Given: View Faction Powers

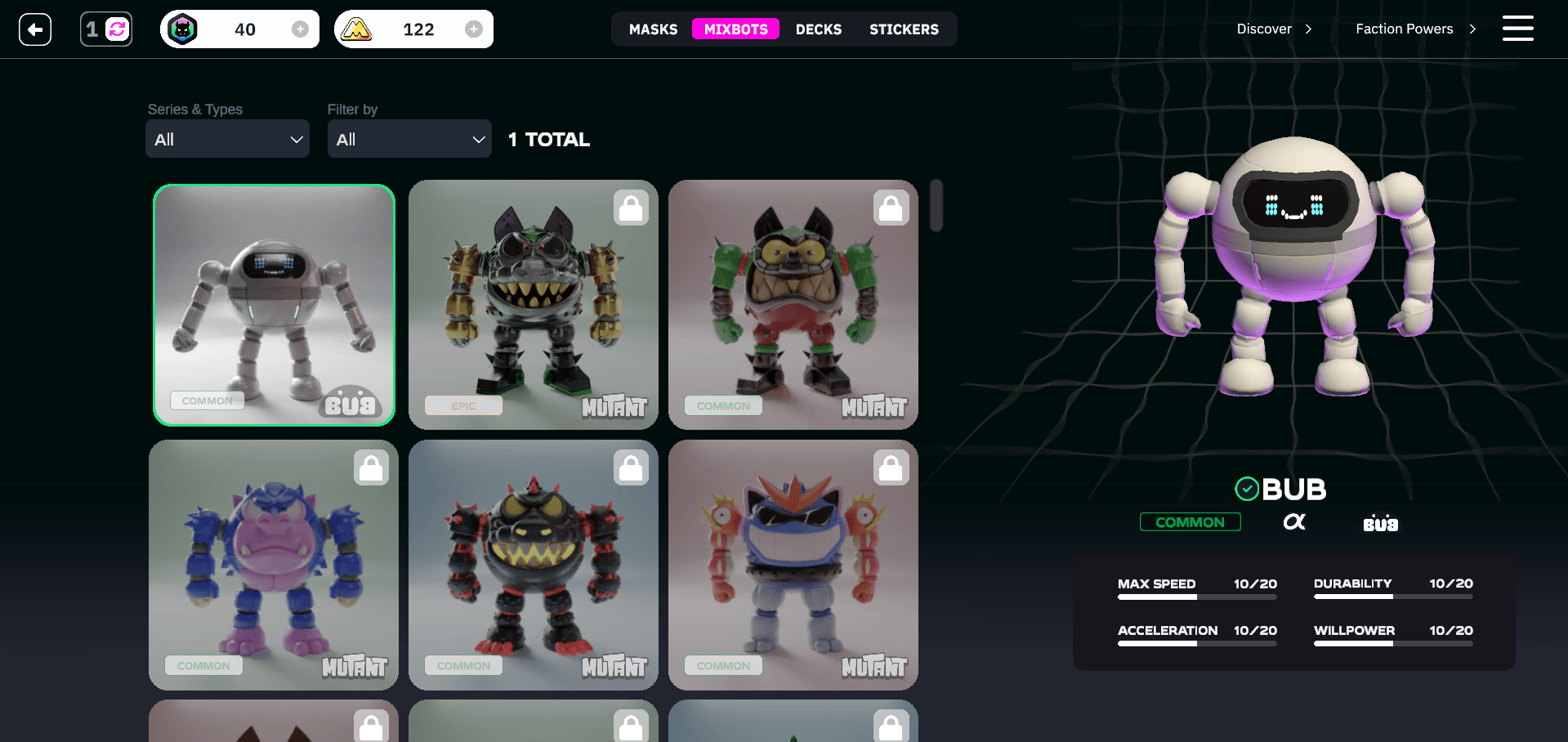Looking at the screenshot, I should click(x=1415, y=29).
